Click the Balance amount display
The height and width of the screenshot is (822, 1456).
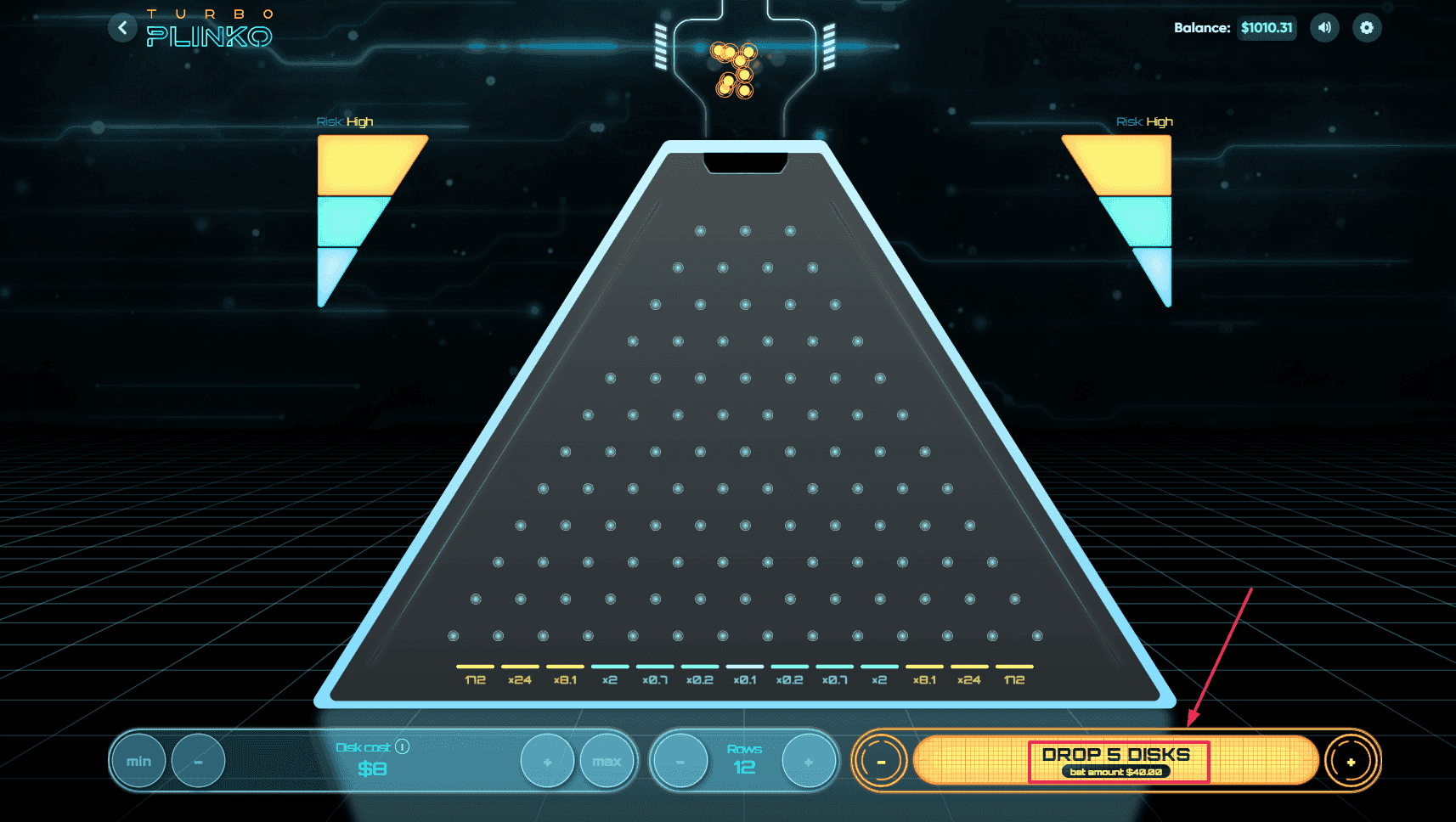point(1267,28)
